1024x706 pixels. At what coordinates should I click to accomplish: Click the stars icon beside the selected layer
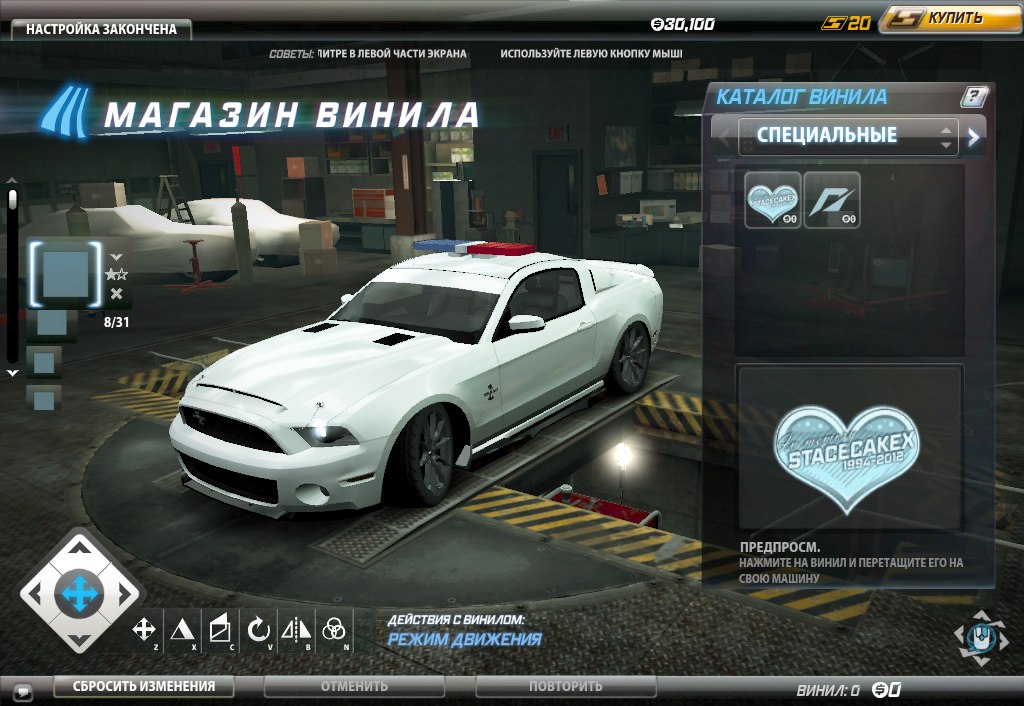click(115, 274)
